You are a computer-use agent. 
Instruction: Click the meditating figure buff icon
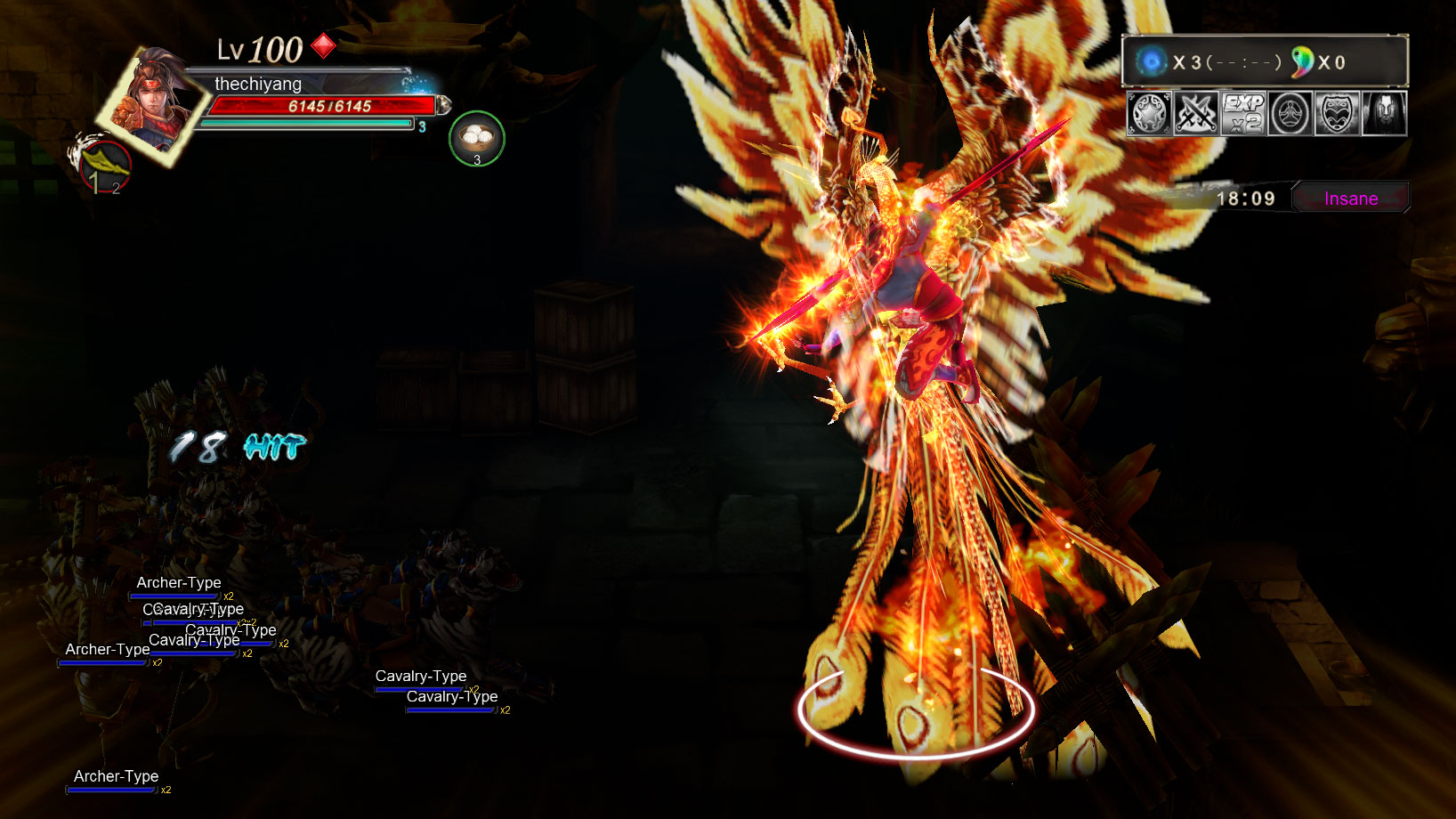coord(1290,114)
